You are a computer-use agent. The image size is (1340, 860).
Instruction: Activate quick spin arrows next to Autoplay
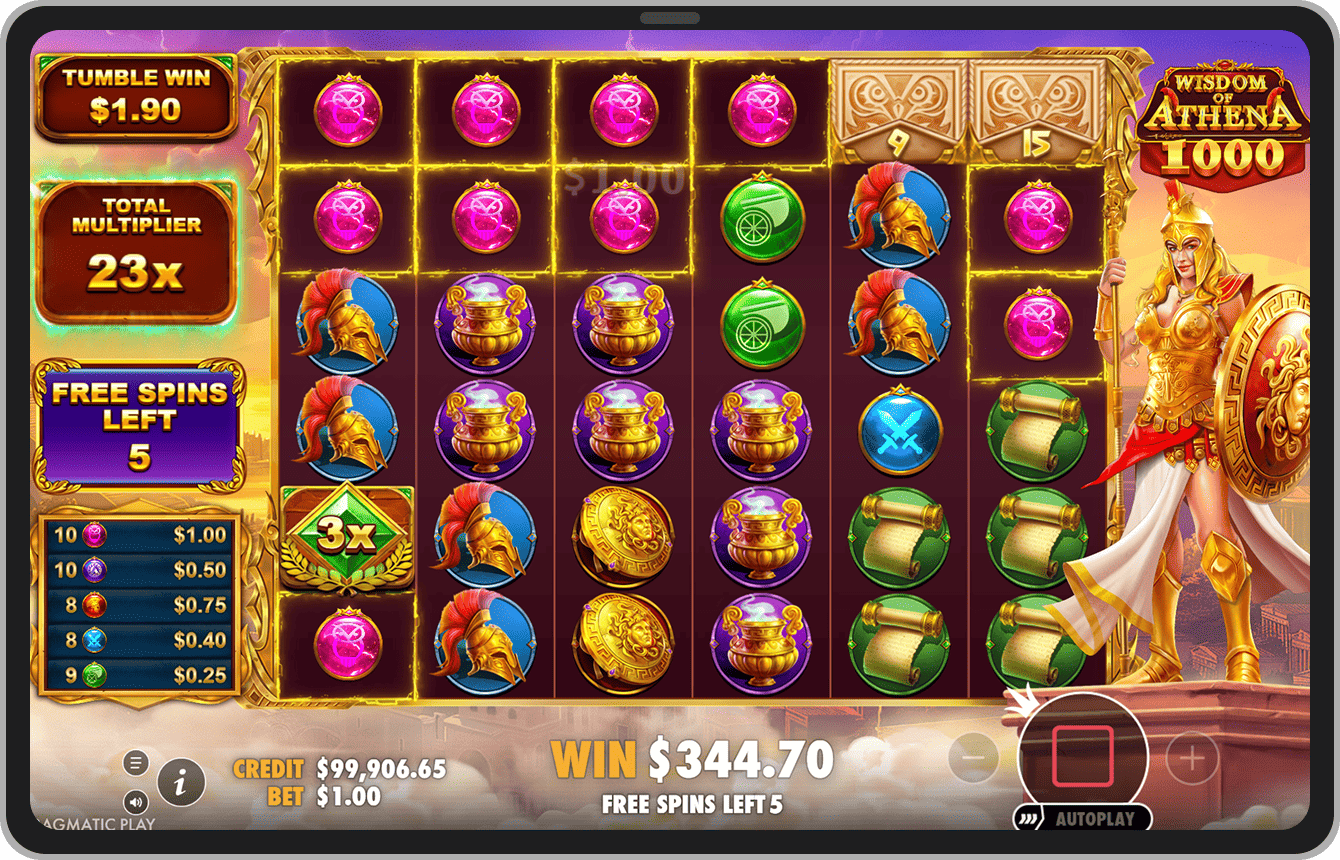pyautogui.click(x=1028, y=817)
